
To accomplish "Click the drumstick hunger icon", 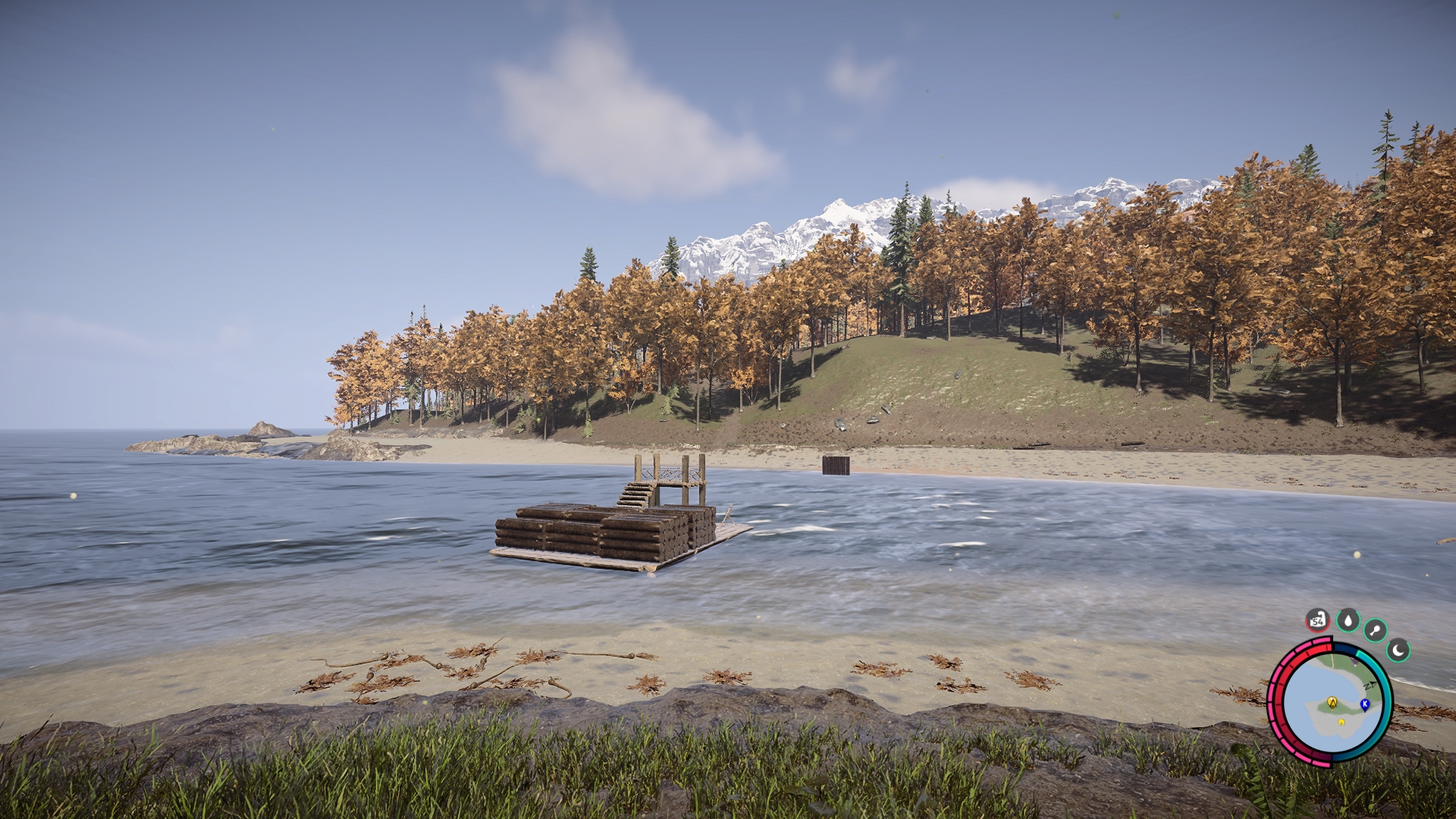I will pos(1375,630).
